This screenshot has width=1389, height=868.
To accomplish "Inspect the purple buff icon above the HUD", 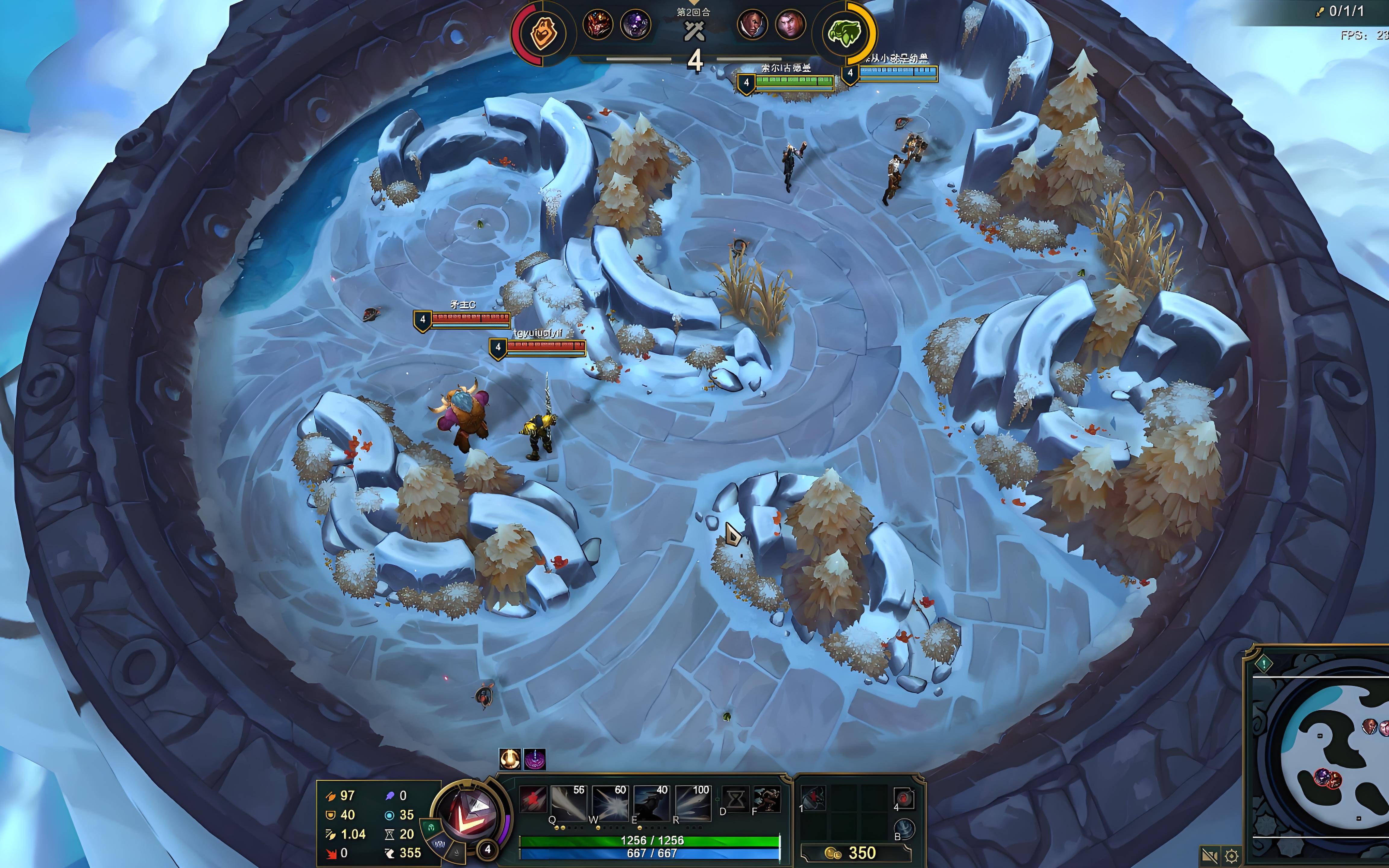I will tap(534, 759).
